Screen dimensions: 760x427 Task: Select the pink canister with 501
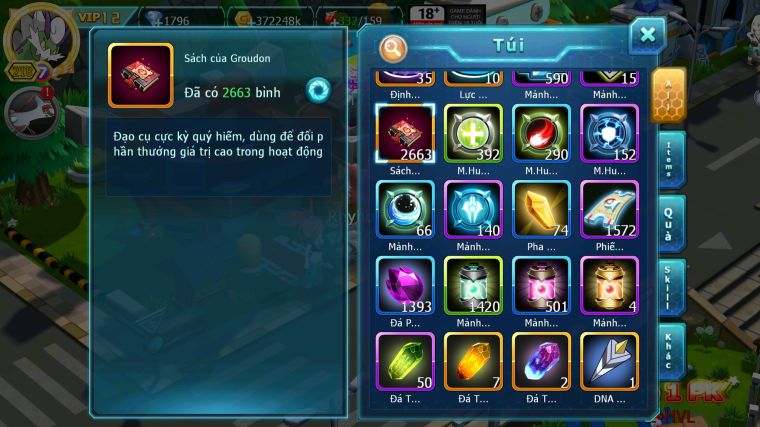pyautogui.click(x=541, y=285)
